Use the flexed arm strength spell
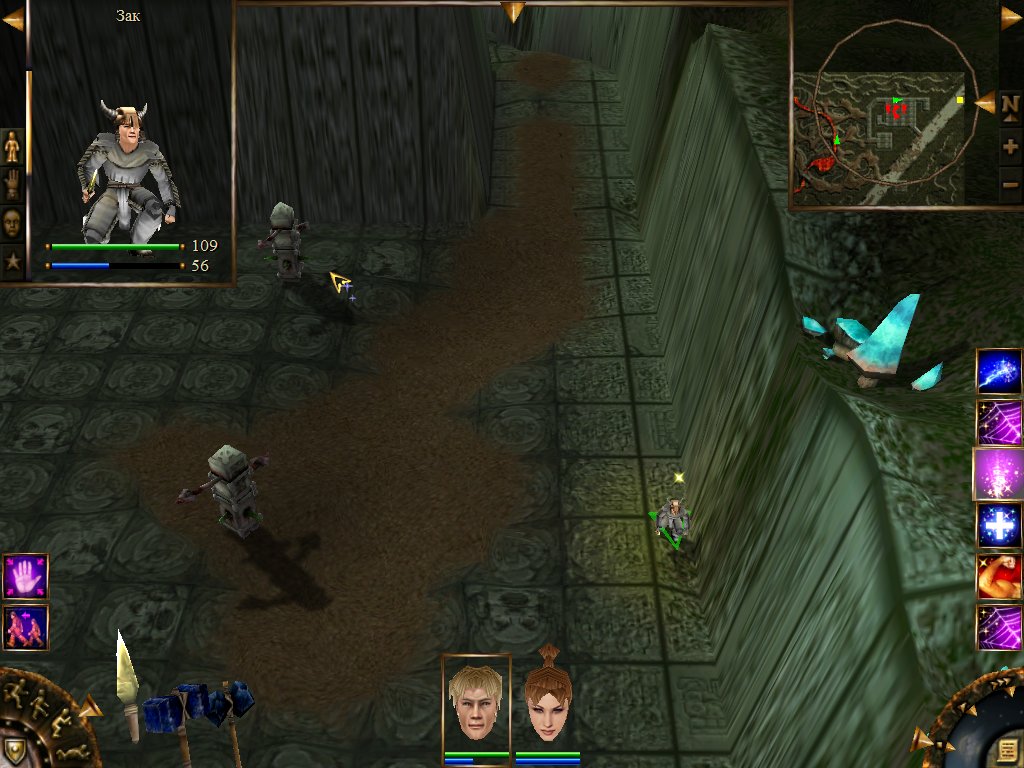1024x768 pixels. point(998,577)
